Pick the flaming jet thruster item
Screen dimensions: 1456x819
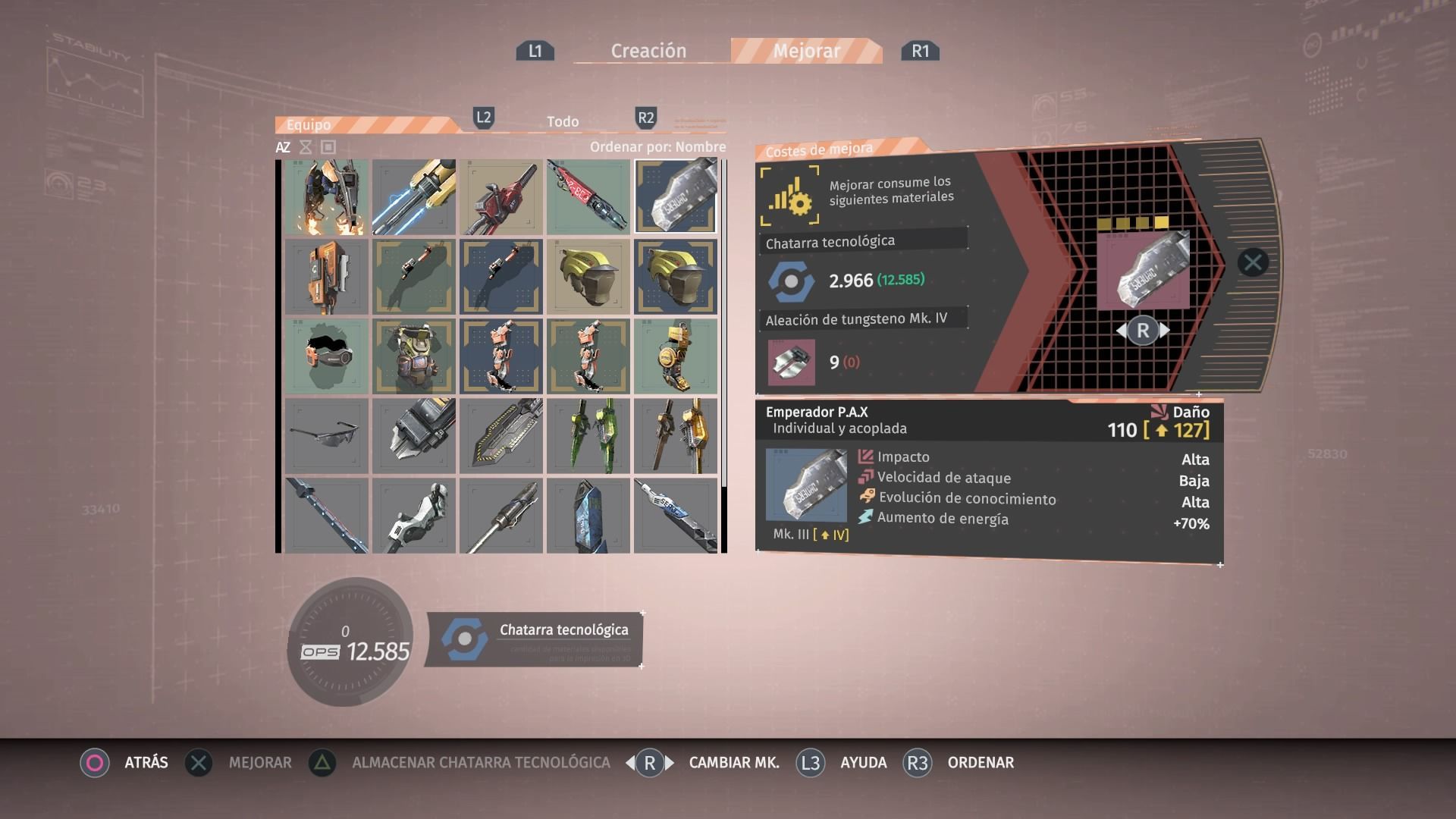[327, 196]
